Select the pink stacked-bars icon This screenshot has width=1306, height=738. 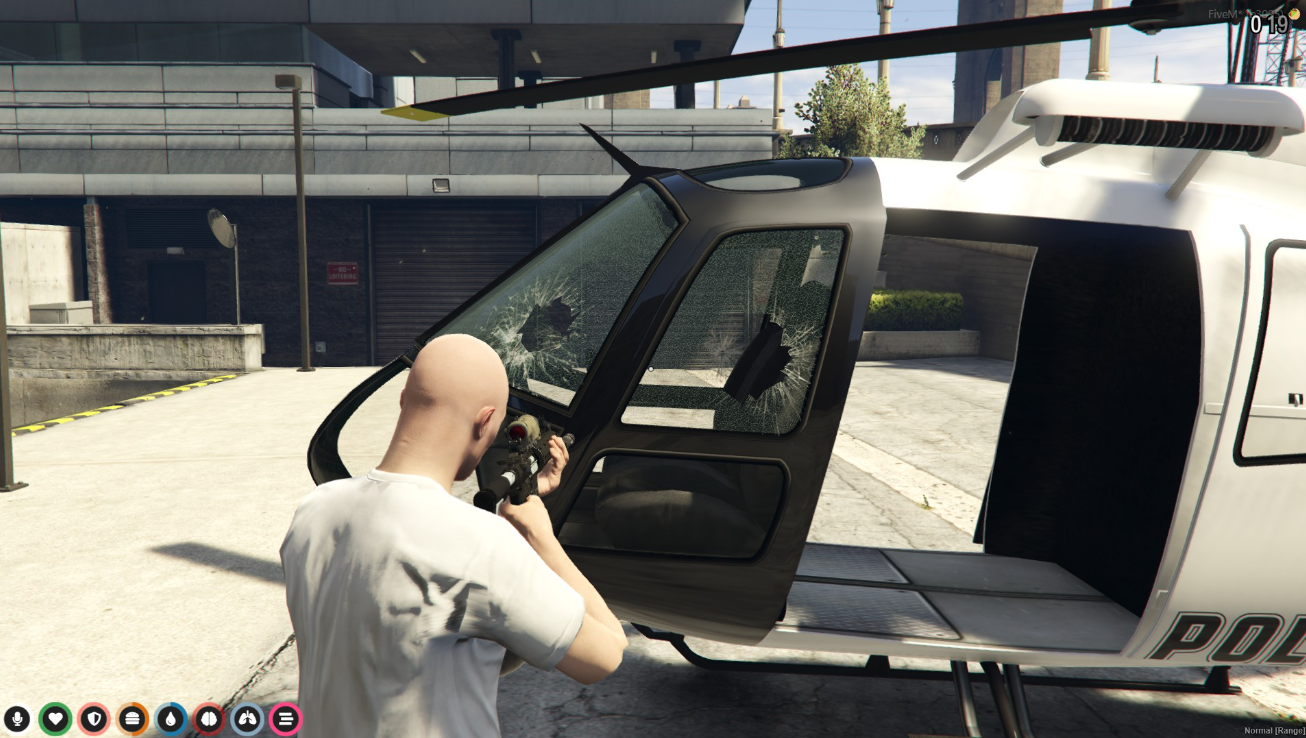point(285,718)
